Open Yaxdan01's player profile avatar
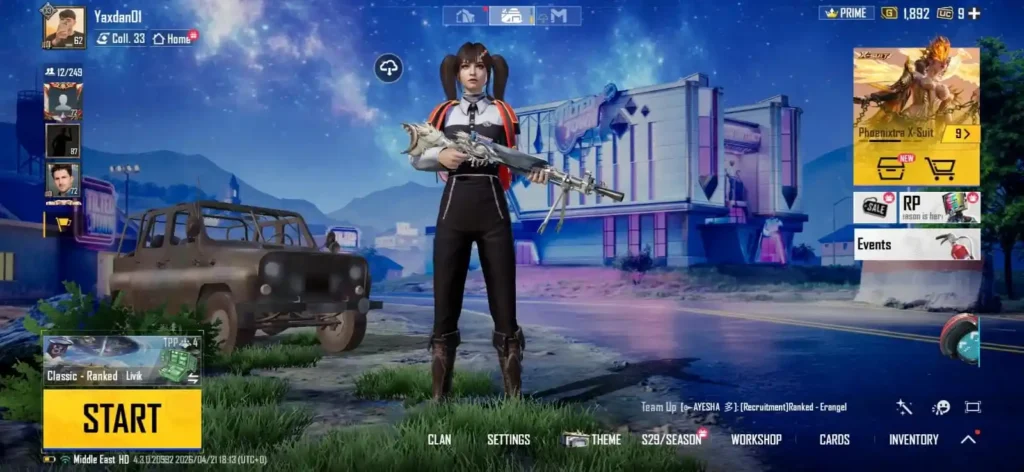This screenshot has width=1024, height=472. (x=64, y=27)
